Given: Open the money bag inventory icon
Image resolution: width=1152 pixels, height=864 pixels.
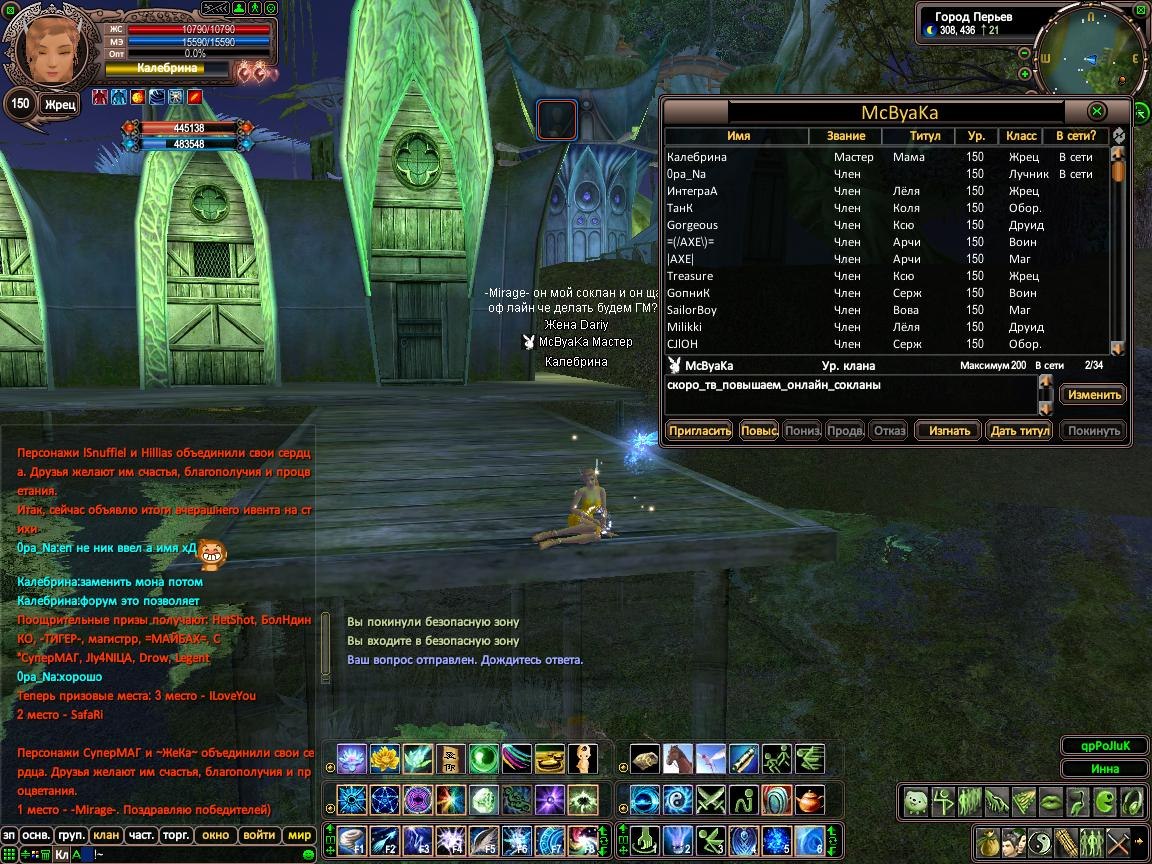Looking at the screenshot, I should click(x=990, y=841).
